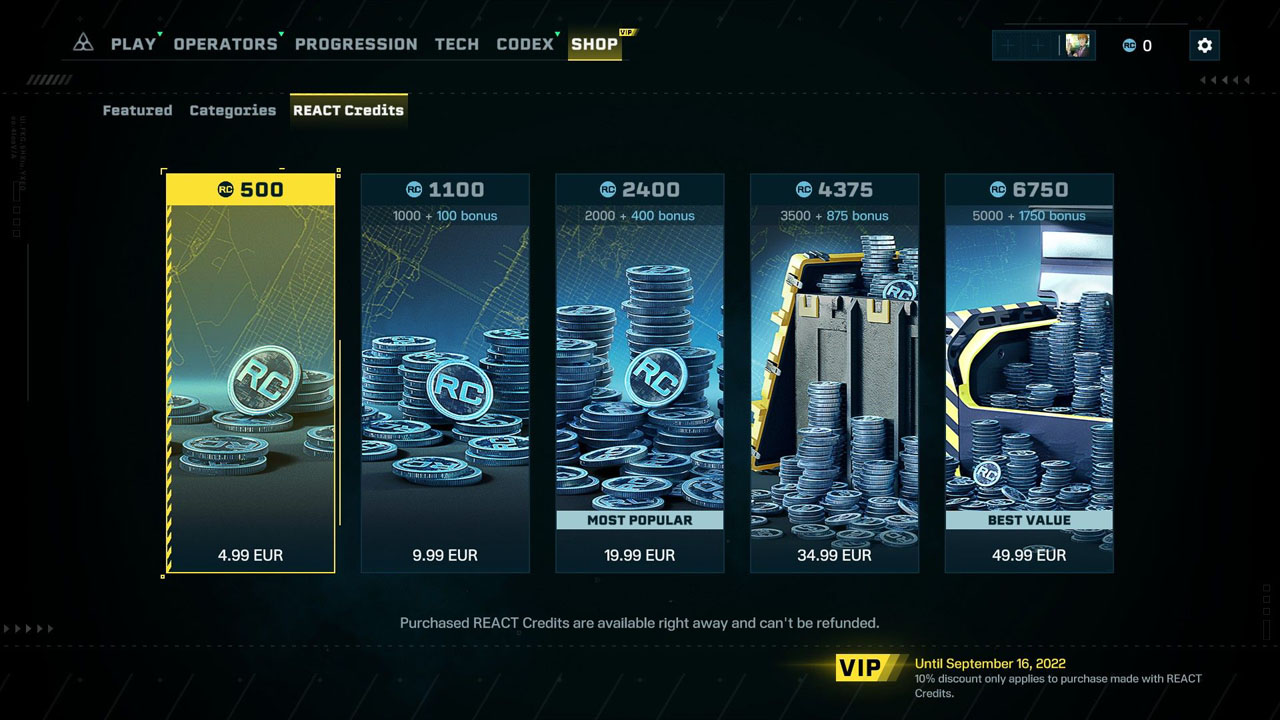Open the settings gear menu
The image size is (1280, 720).
pyautogui.click(x=1204, y=45)
